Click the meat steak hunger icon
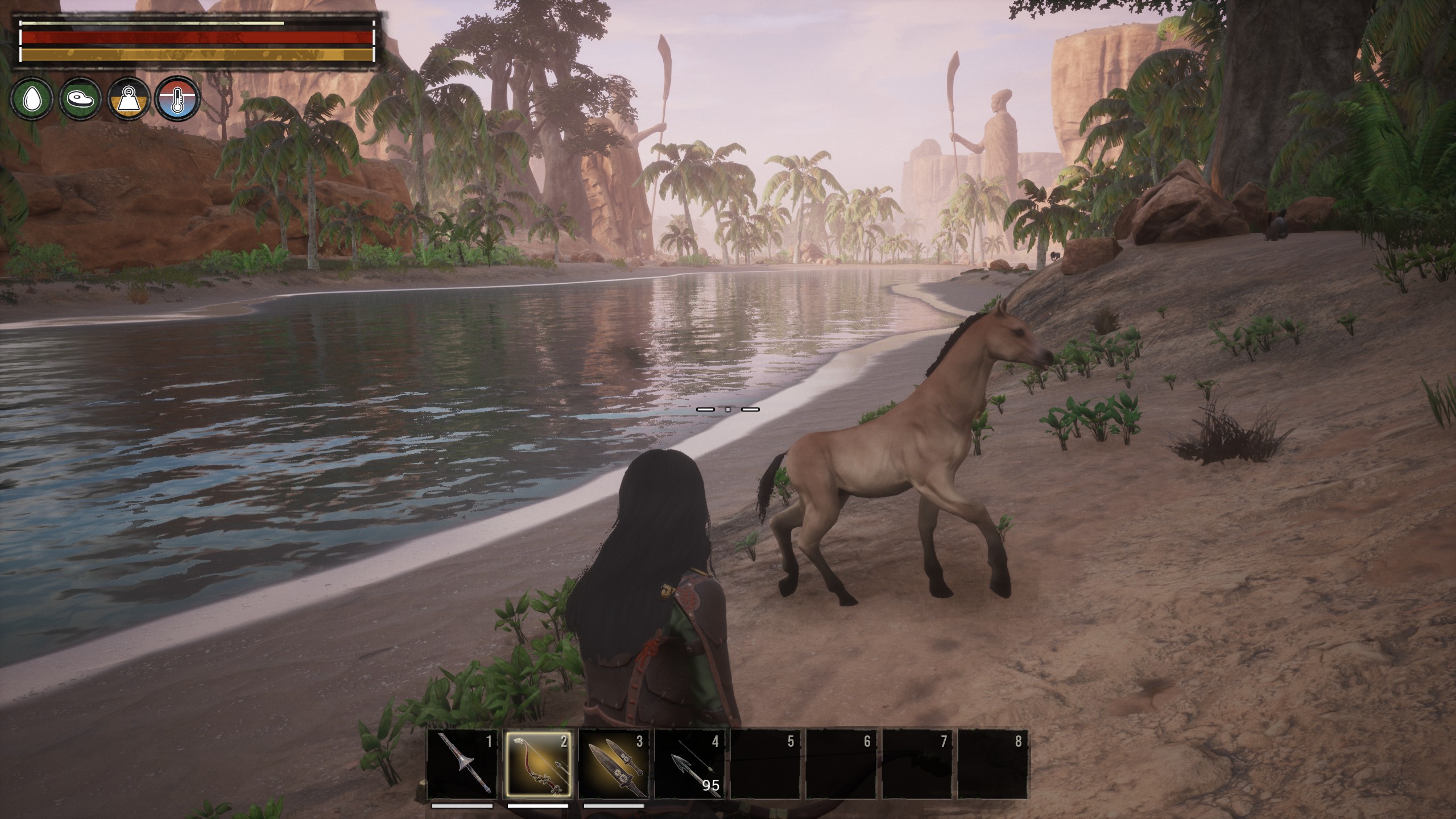 81,100
